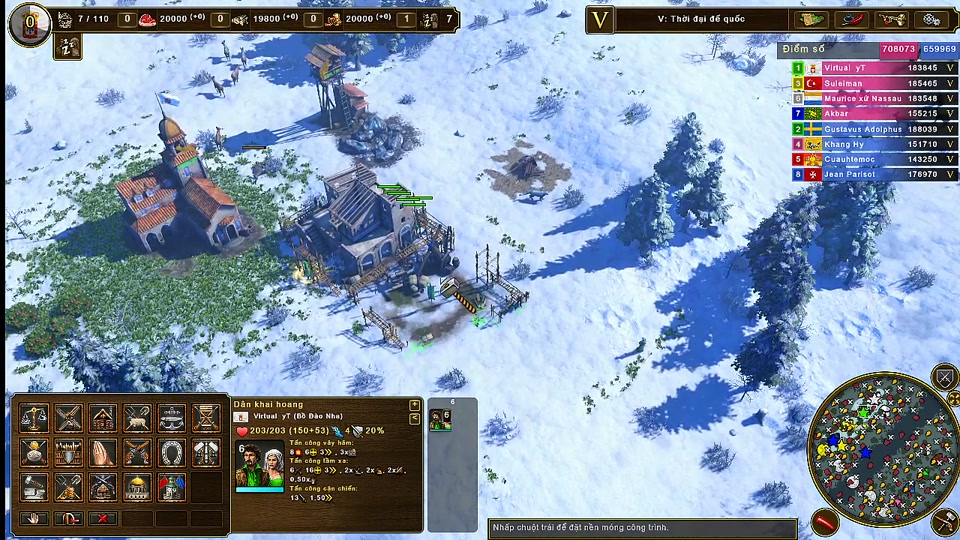Open the map scroll button in top bar
Image resolution: width=960 pixels, height=540 pixels.
811,20
